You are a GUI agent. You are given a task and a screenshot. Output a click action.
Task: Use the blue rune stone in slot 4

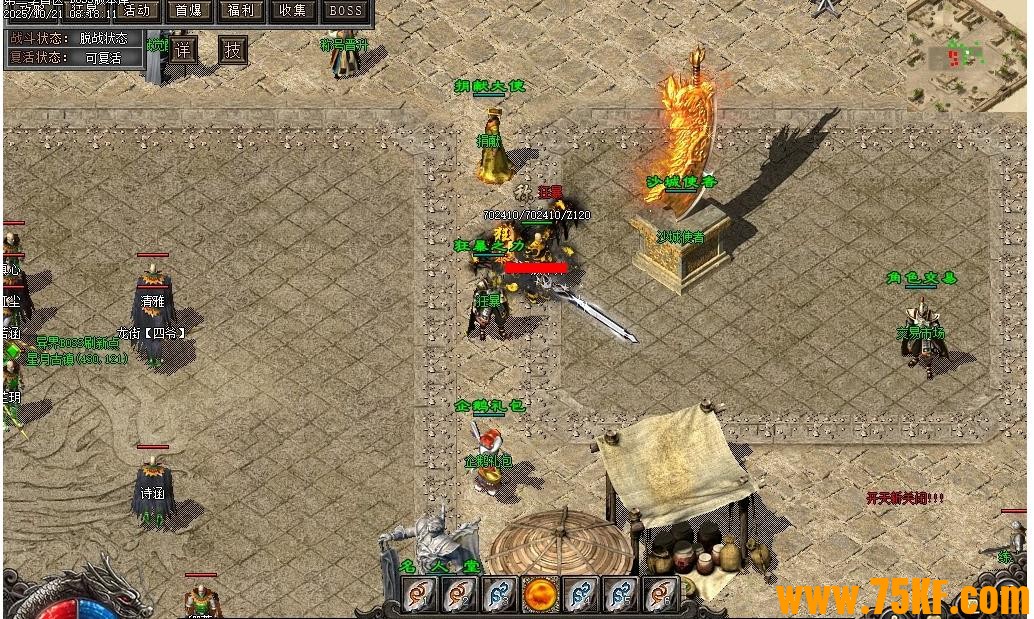pos(580,595)
